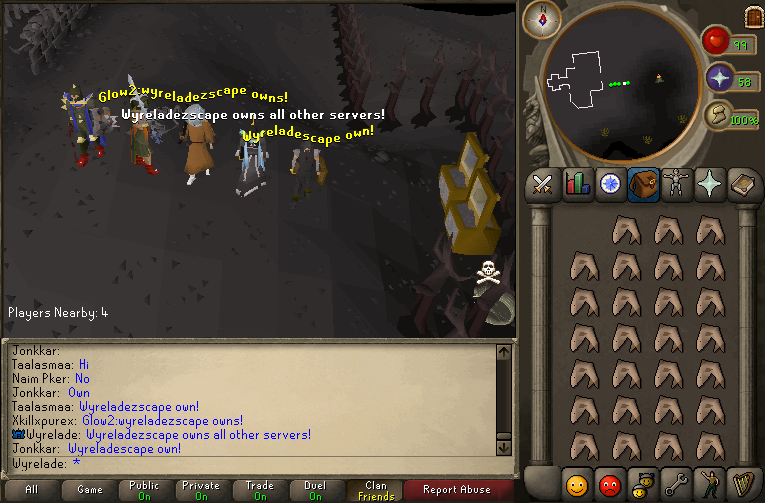The width and height of the screenshot is (765, 503).
Task: Toggle the Public chat filter
Action: tap(144, 490)
